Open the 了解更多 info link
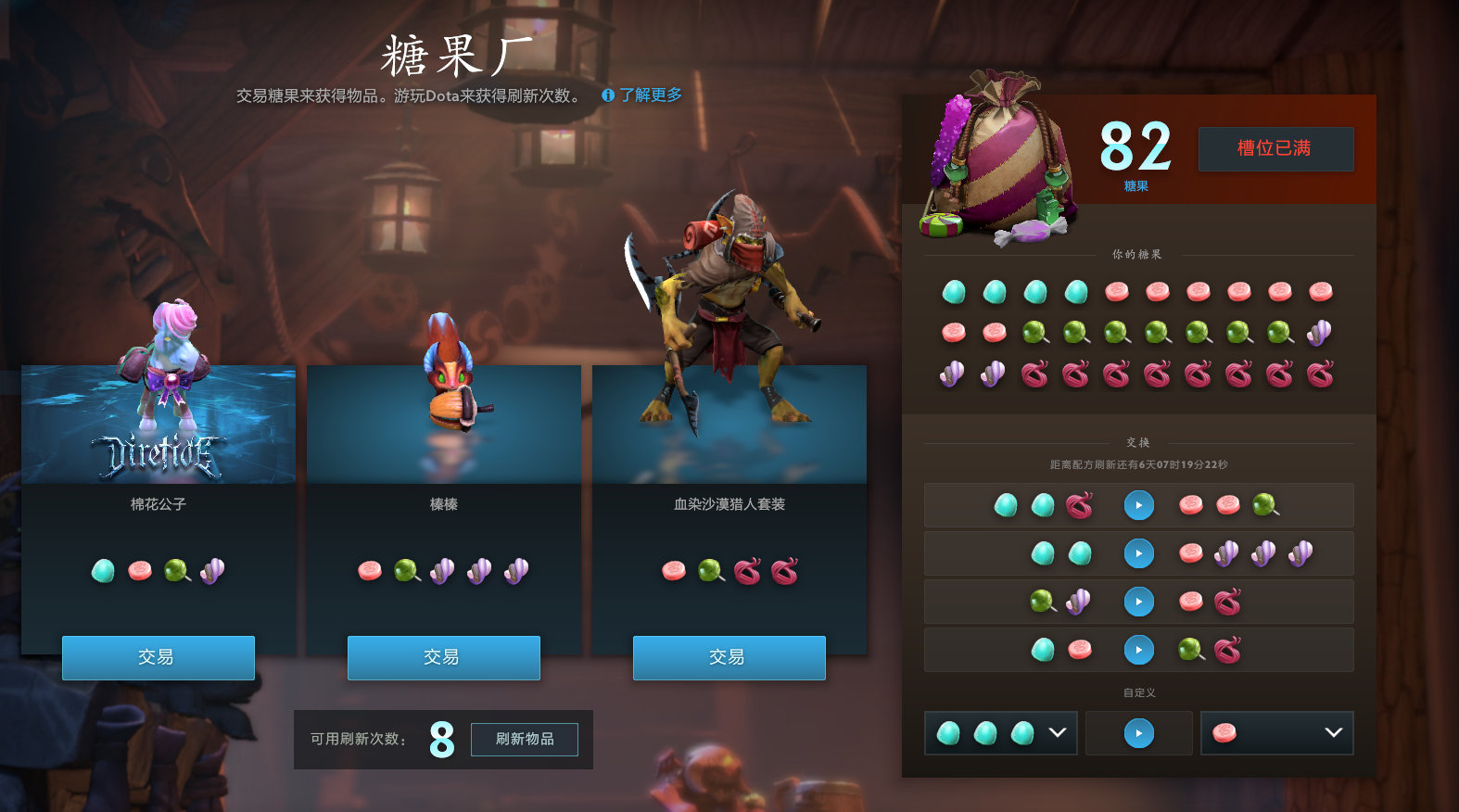The width and height of the screenshot is (1459, 812). (642, 95)
